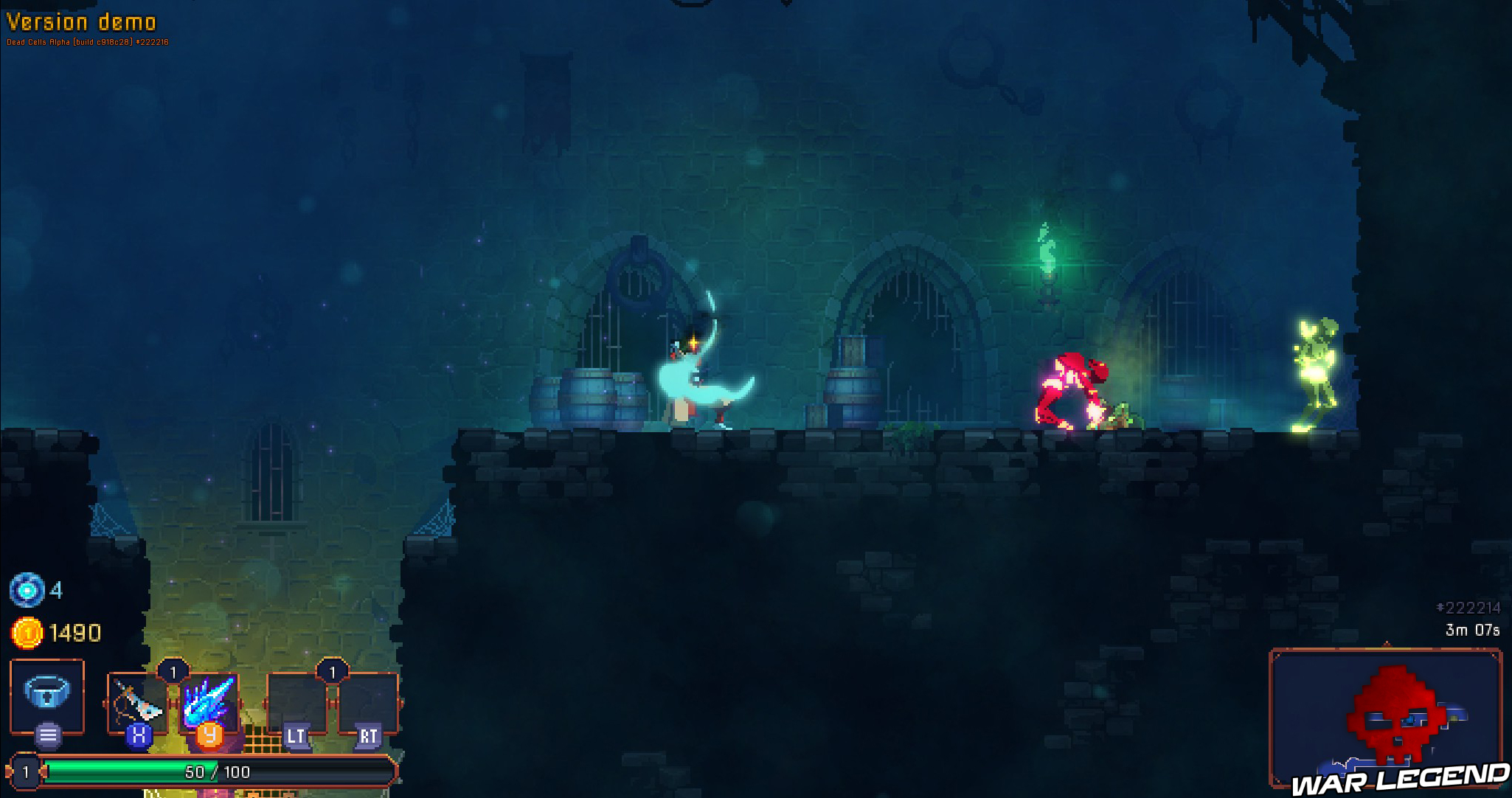This screenshot has width=1512, height=798.
Task: Click the hamburger menu icon below the amulet
Action: pyautogui.click(x=46, y=734)
